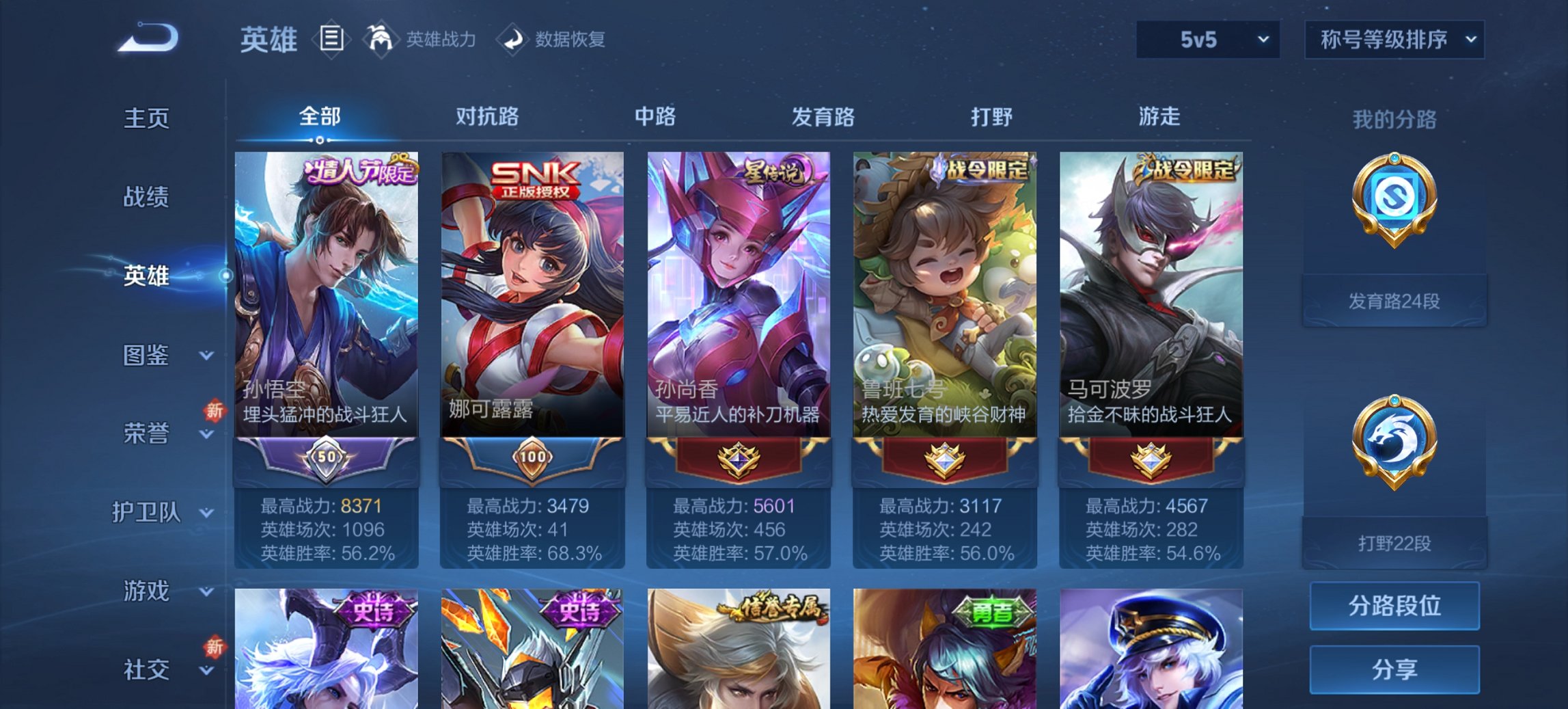Image resolution: width=1568 pixels, height=709 pixels.
Task: Click 孙悟空's level 50 proficiency medal
Action: pyautogui.click(x=326, y=455)
